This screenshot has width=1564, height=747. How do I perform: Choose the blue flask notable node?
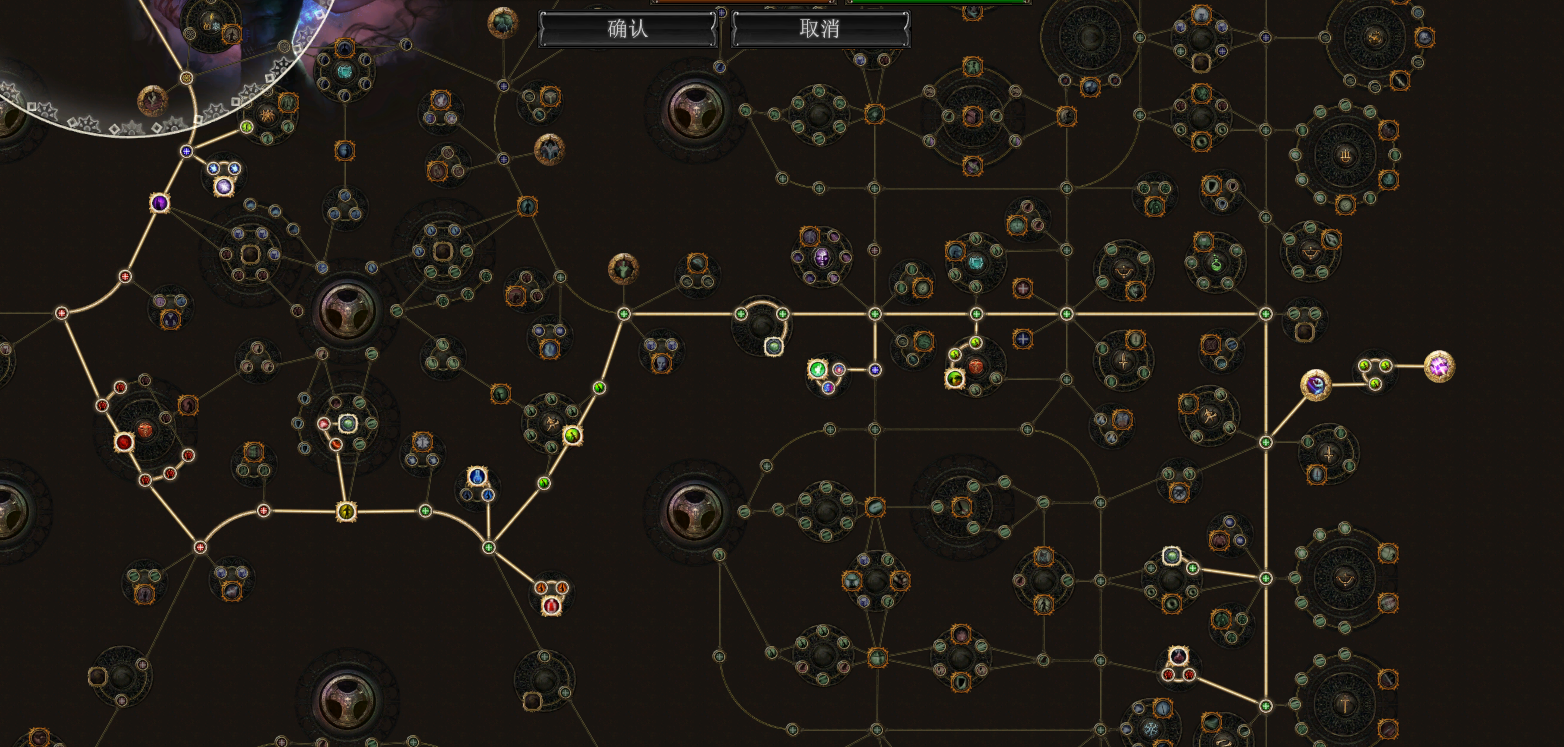[x=478, y=476]
